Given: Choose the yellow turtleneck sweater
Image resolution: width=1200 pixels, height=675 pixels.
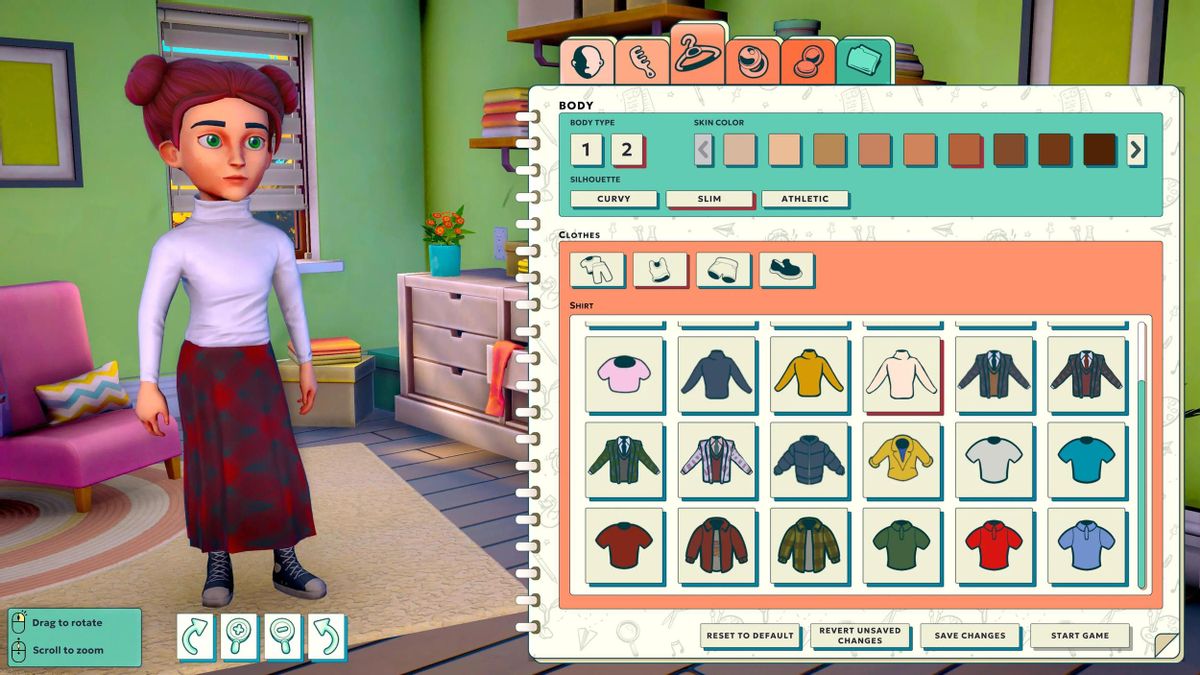Looking at the screenshot, I should pyautogui.click(x=809, y=374).
